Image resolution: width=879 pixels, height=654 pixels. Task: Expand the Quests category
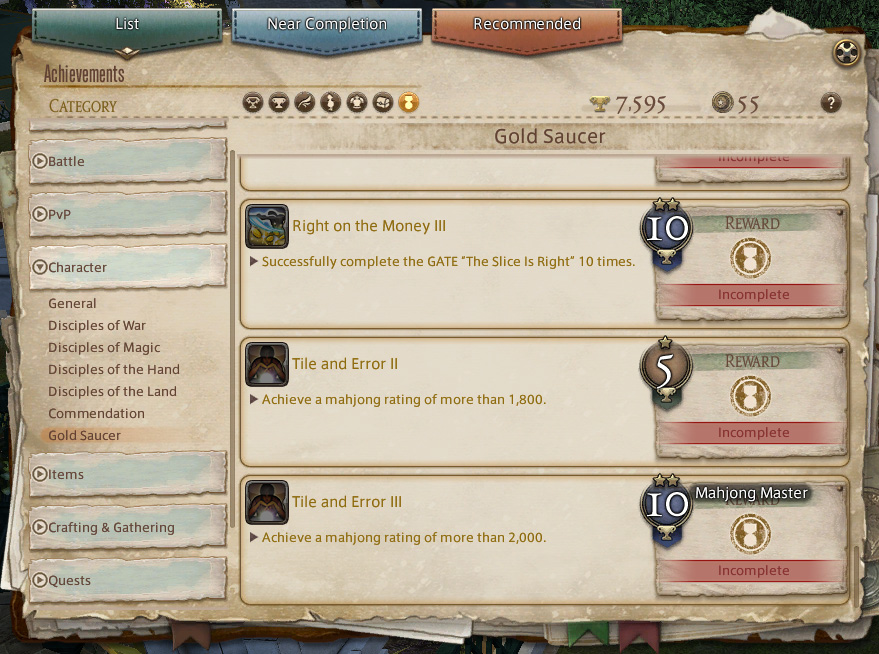[127, 580]
